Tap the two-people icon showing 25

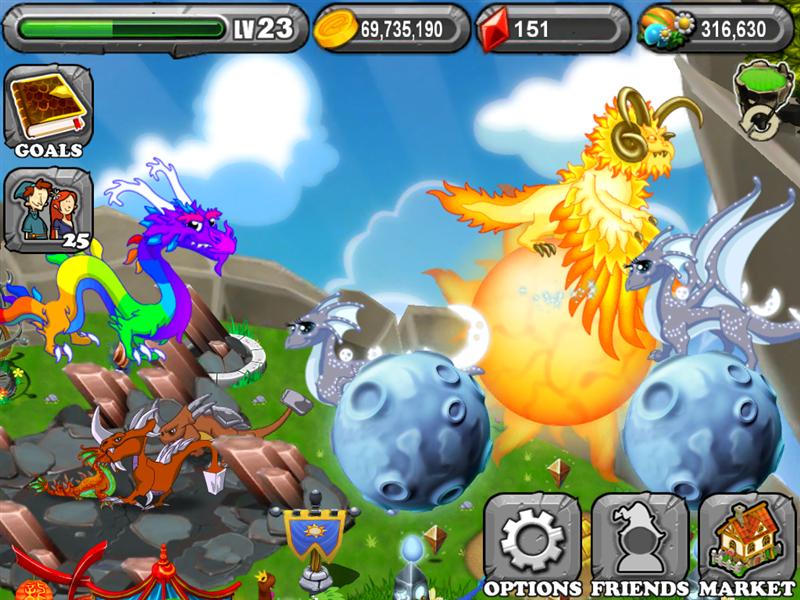coord(48,210)
